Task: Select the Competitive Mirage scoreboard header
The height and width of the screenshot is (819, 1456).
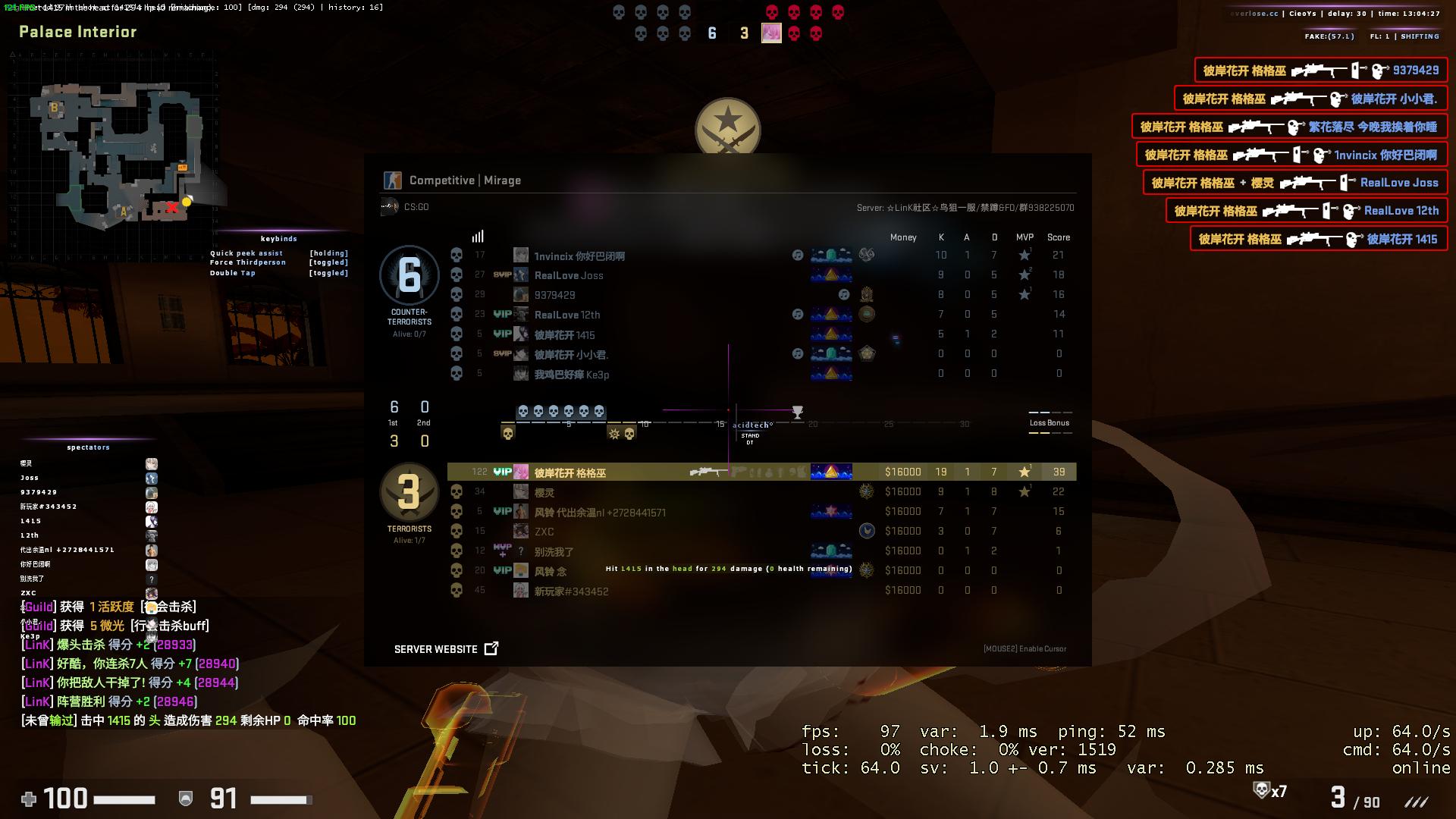Action: pyautogui.click(x=464, y=180)
